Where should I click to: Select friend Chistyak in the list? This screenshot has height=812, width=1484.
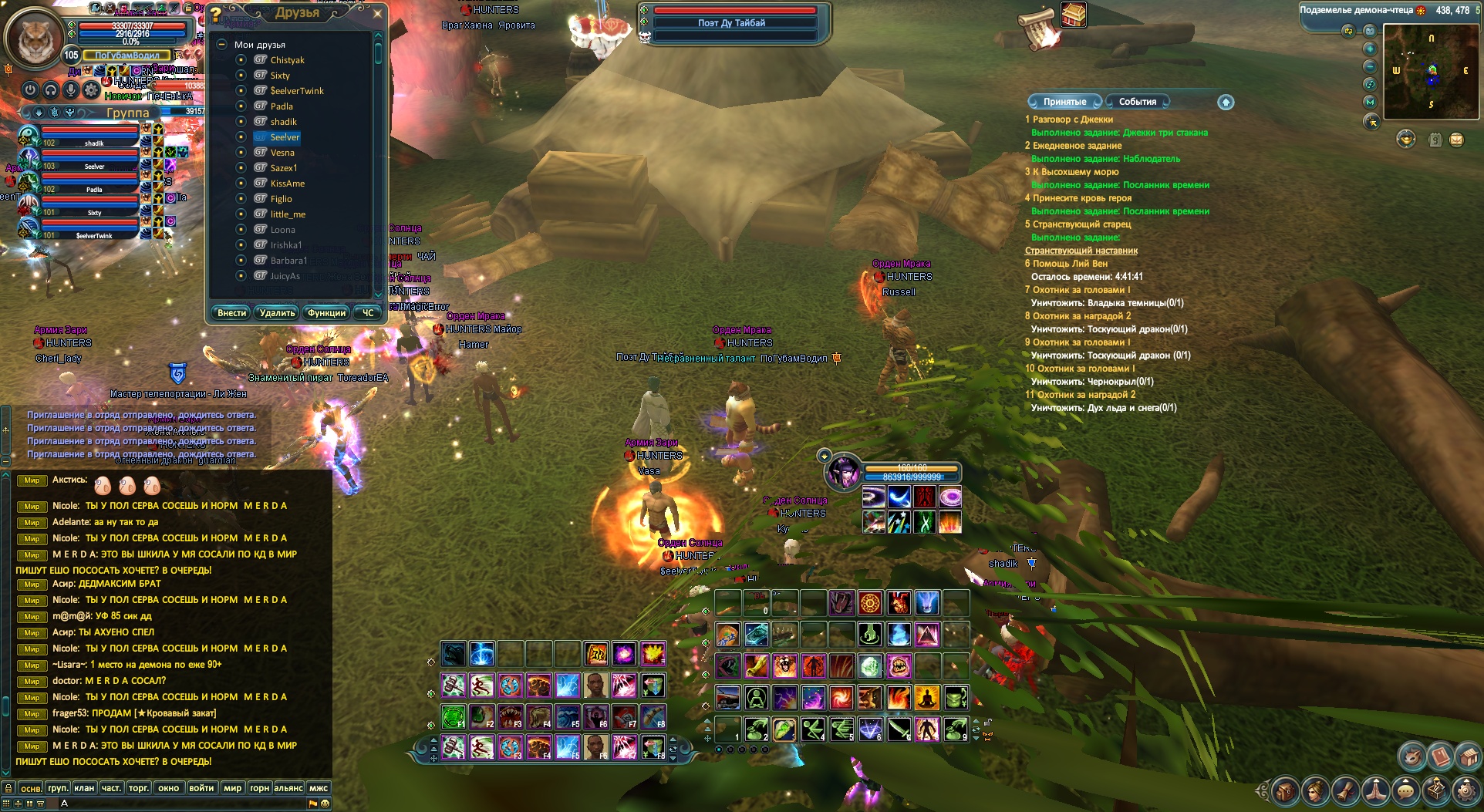pyautogui.click(x=287, y=60)
